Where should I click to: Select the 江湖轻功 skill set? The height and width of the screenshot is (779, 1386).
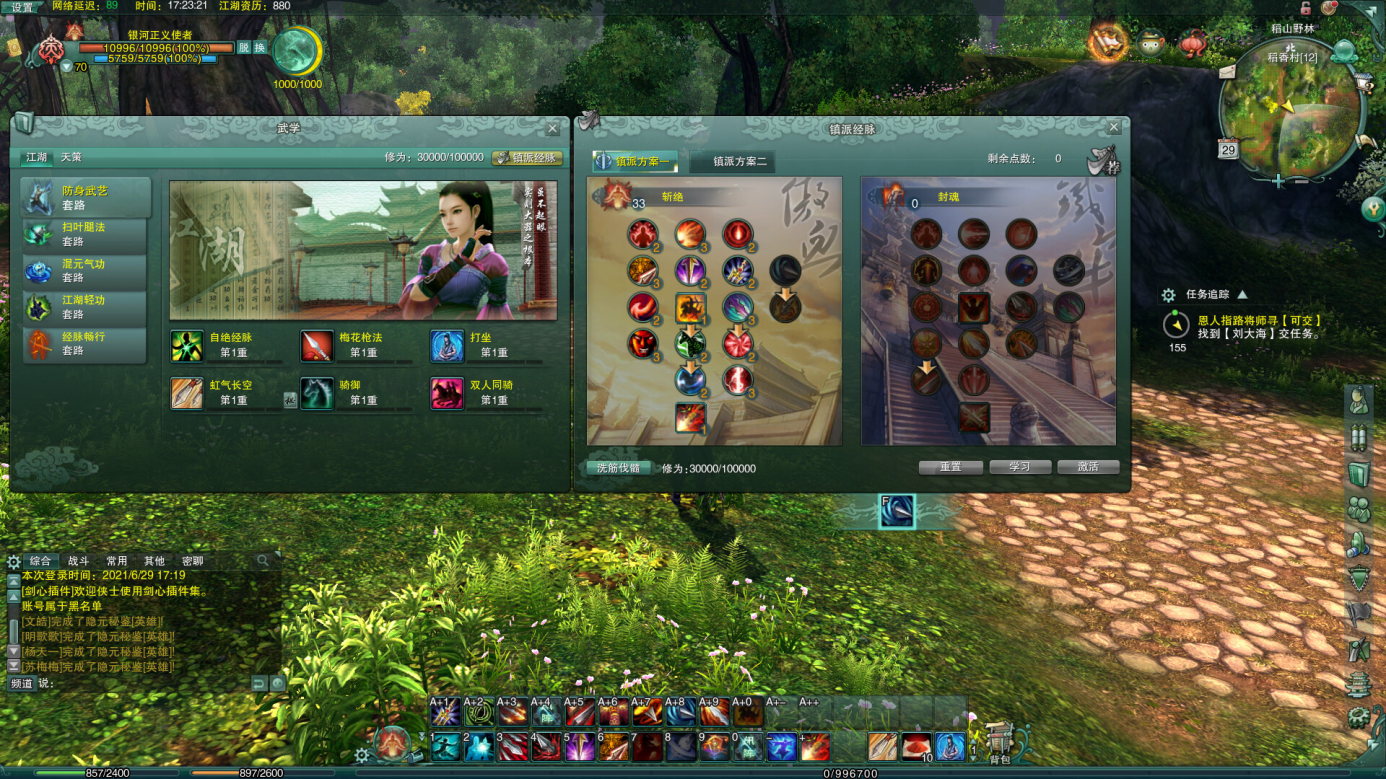(x=84, y=307)
